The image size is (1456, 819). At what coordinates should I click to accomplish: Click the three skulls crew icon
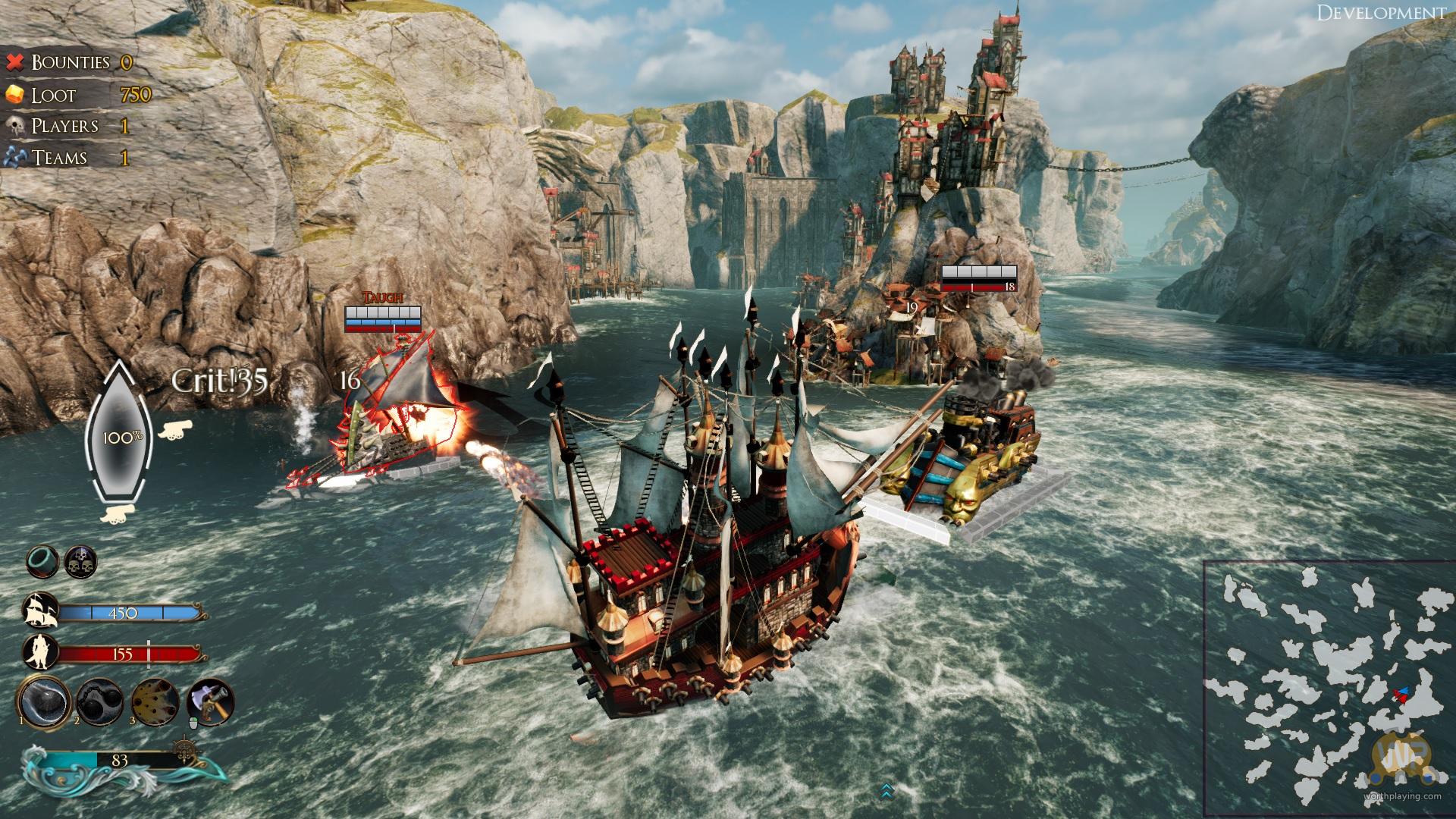[x=80, y=561]
